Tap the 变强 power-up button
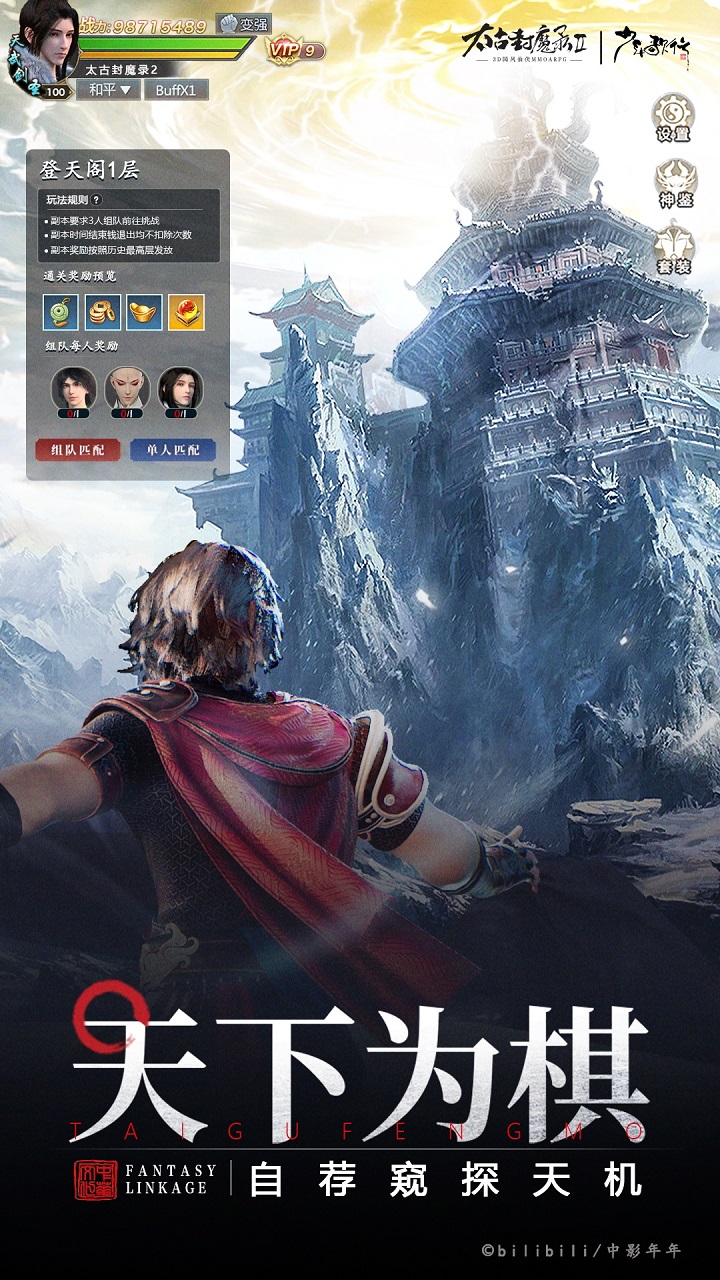The width and height of the screenshot is (720, 1280). coord(244,24)
